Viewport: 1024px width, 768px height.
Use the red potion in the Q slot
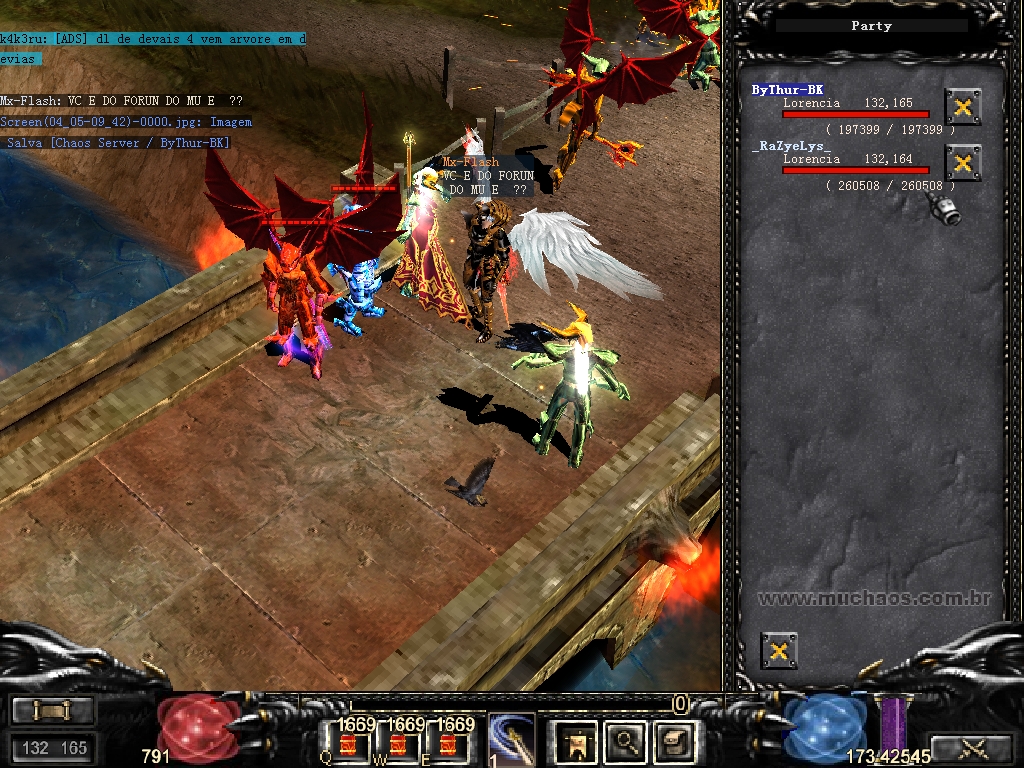(x=349, y=745)
